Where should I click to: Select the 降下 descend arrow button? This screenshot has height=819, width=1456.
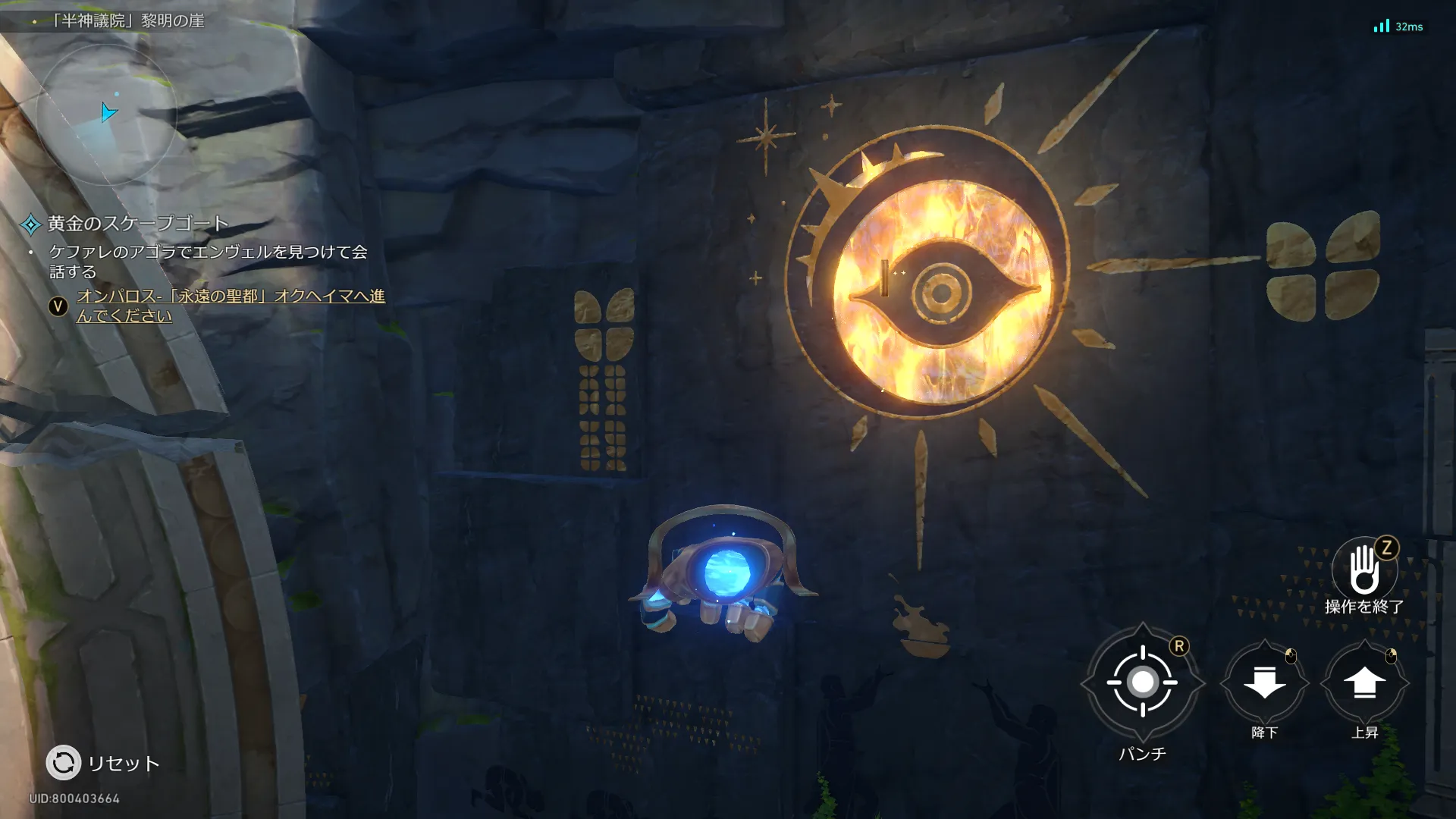coord(1264,682)
